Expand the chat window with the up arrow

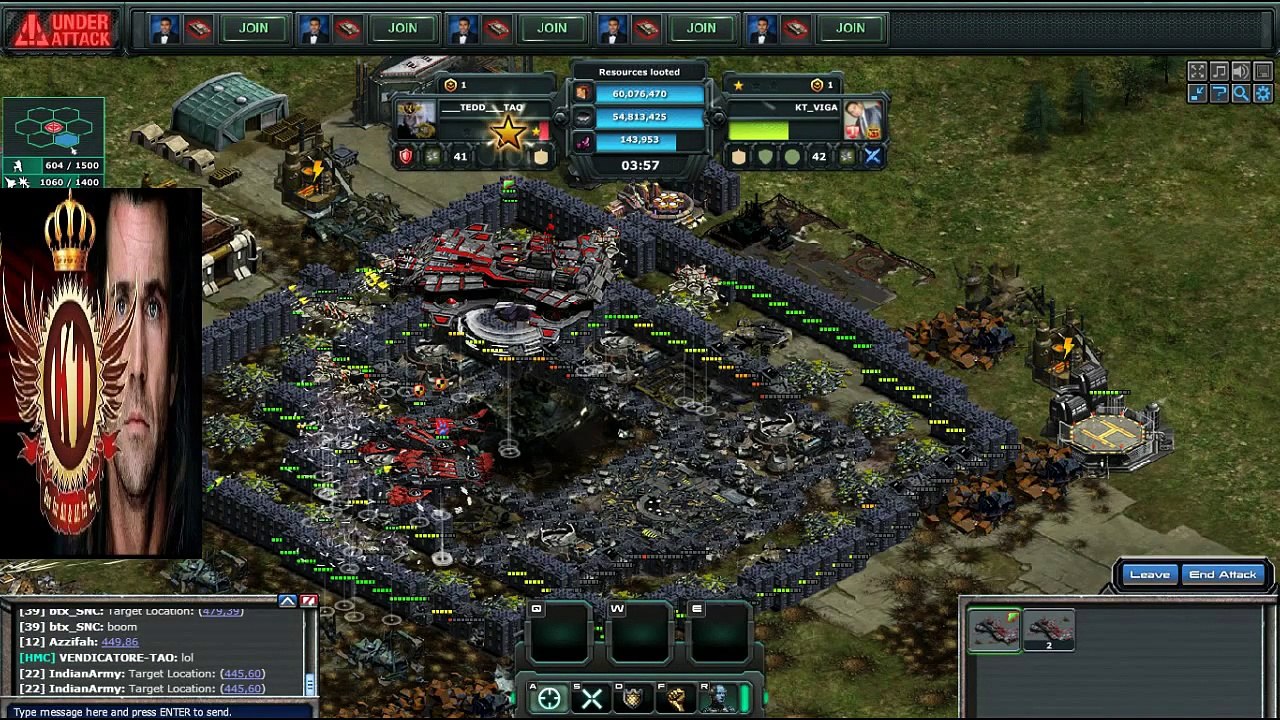[x=288, y=601]
